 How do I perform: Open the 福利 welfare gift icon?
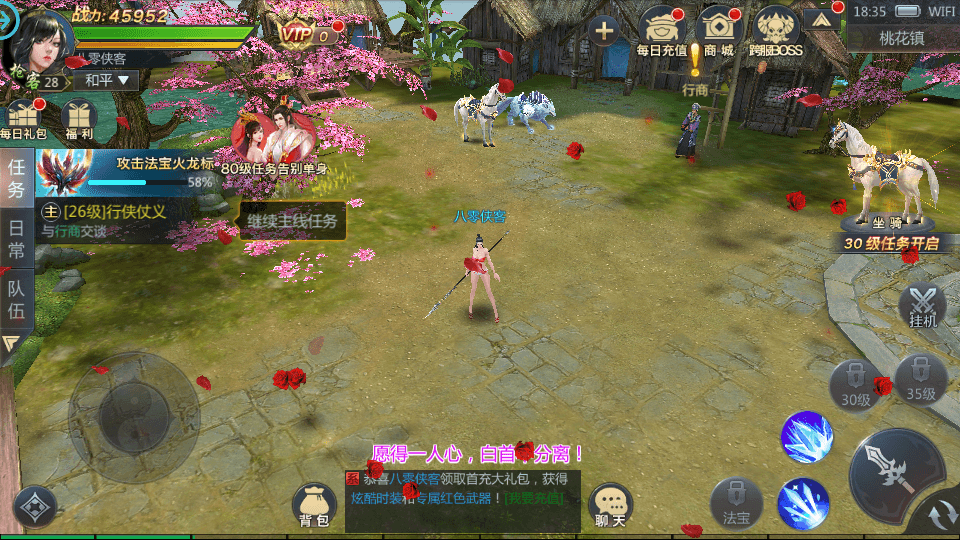pos(78,118)
